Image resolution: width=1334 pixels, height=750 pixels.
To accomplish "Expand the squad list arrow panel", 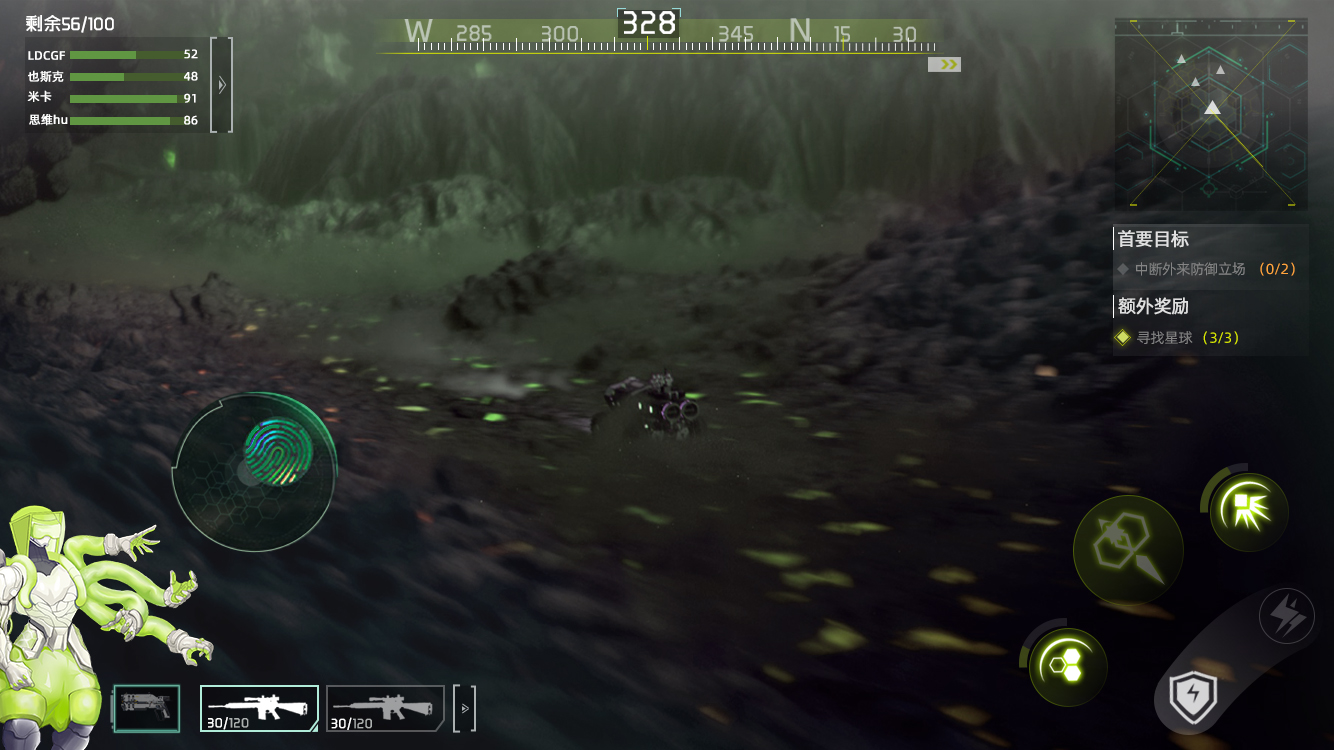I will point(222,85).
